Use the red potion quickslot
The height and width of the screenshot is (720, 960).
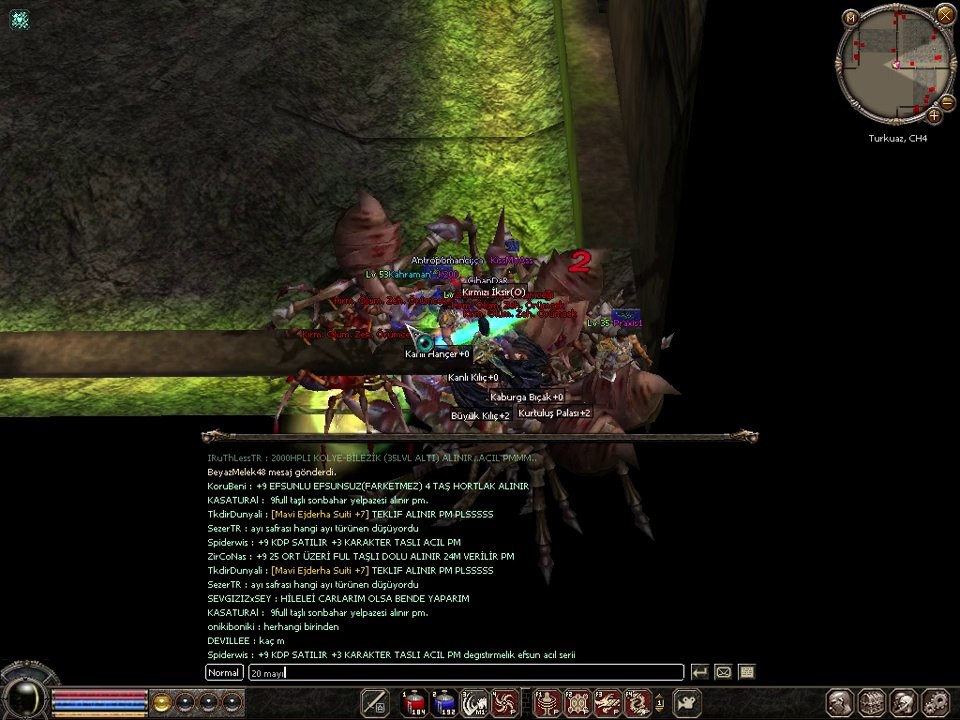[x=414, y=703]
